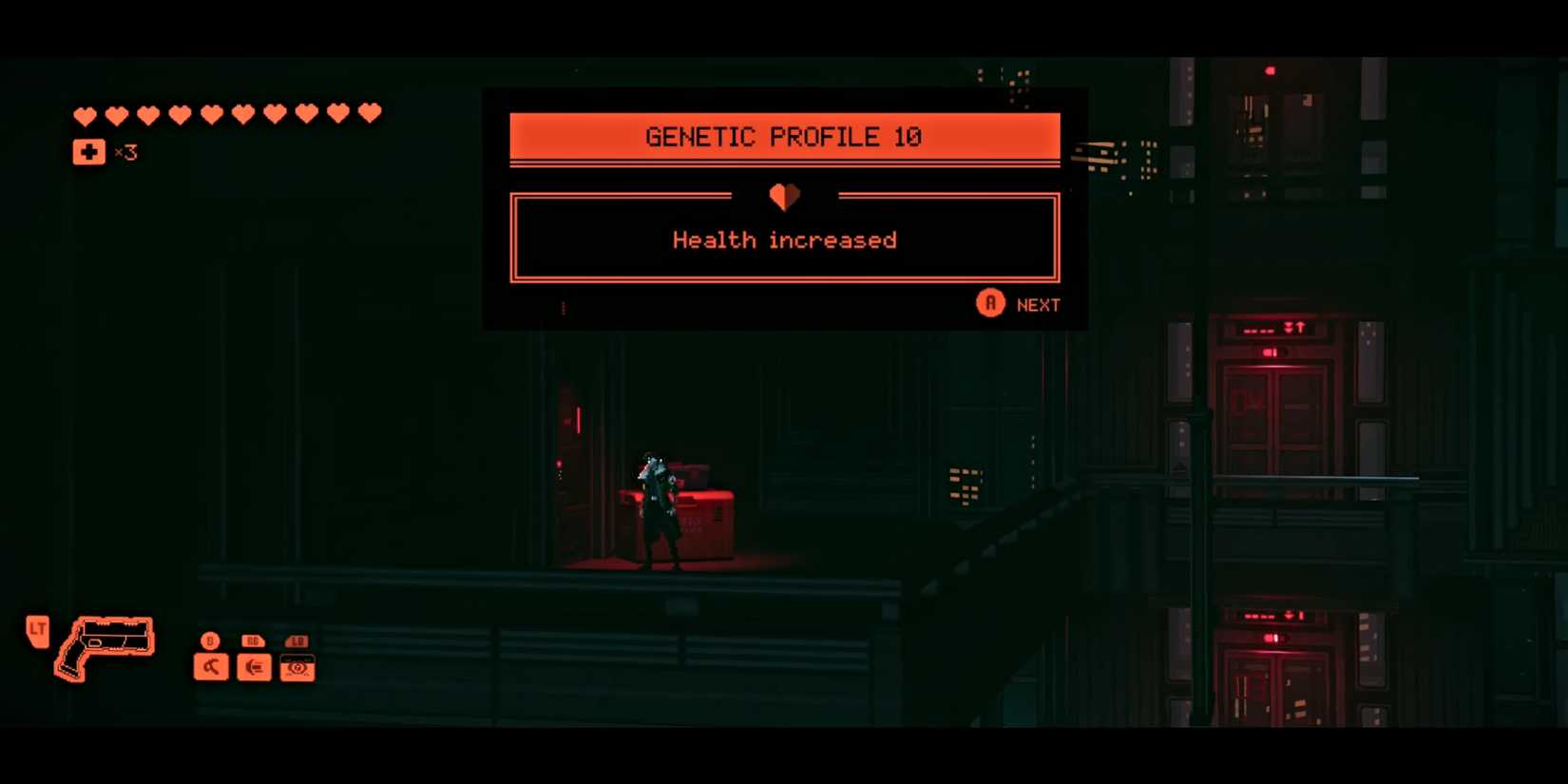Click the medkit icon showing x3
1568x784 pixels.
(x=88, y=151)
